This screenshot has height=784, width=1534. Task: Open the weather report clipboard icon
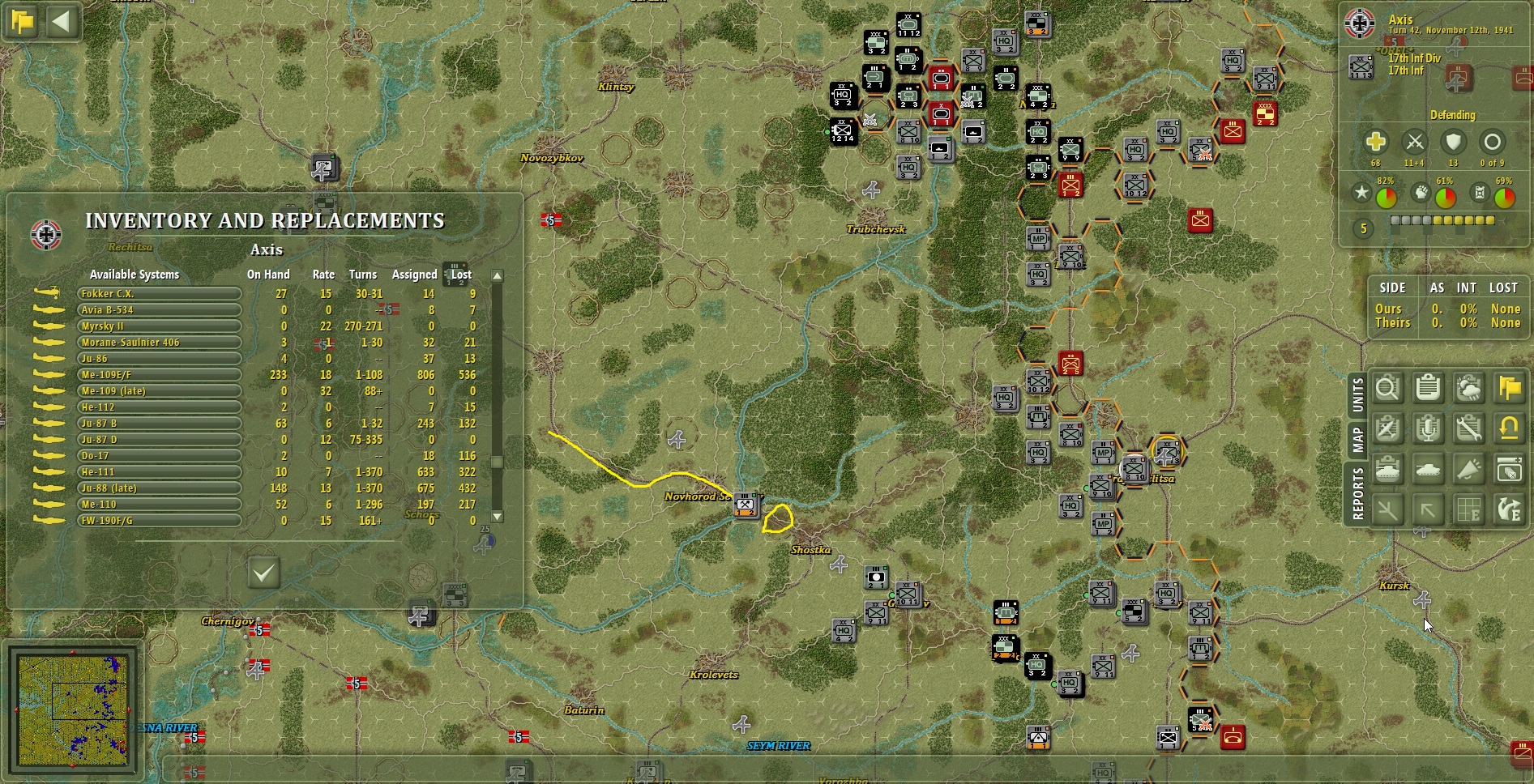tap(1468, 389)
